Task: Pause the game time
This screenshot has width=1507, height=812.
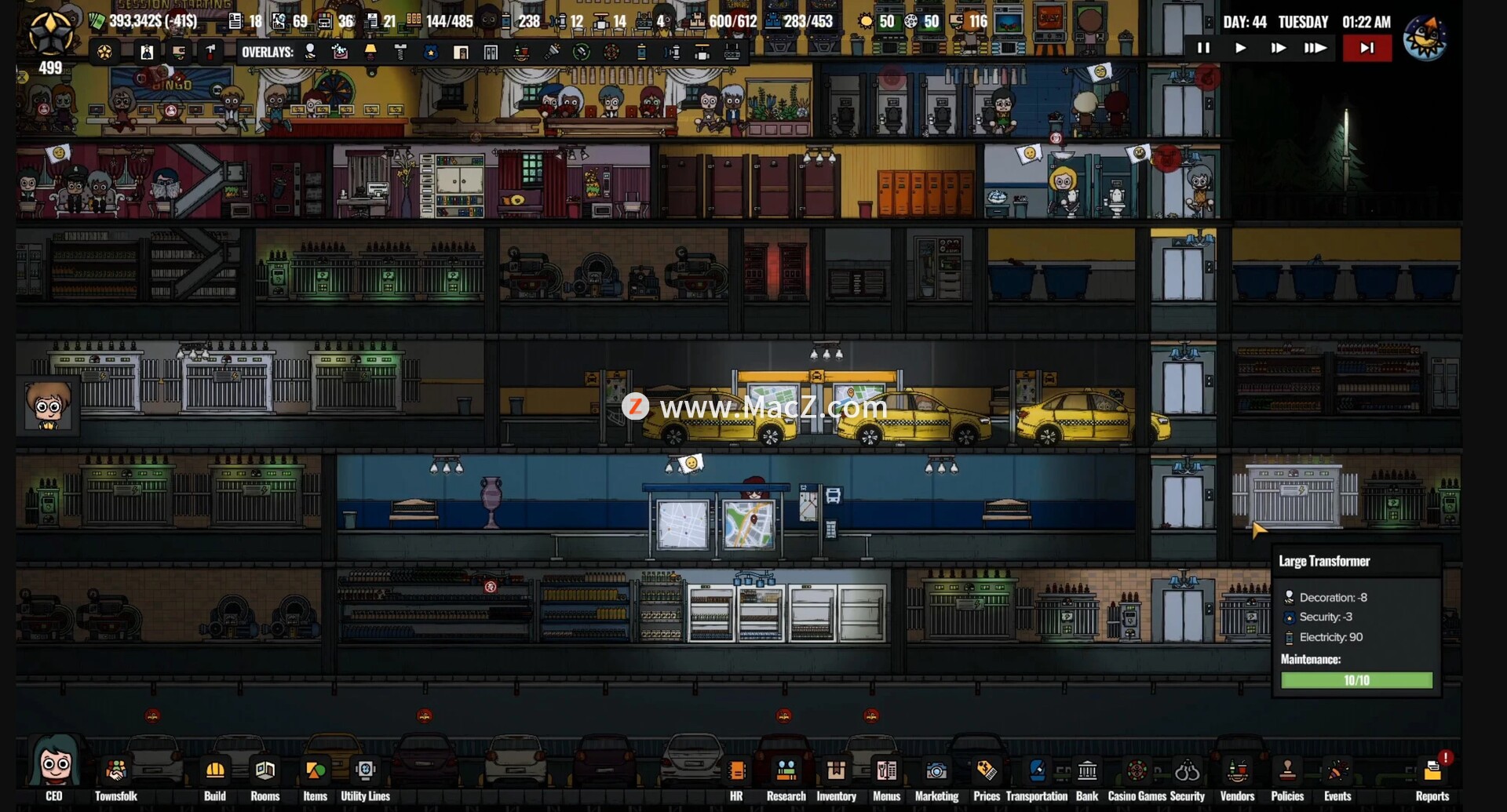Action: tap(1203, 48)
